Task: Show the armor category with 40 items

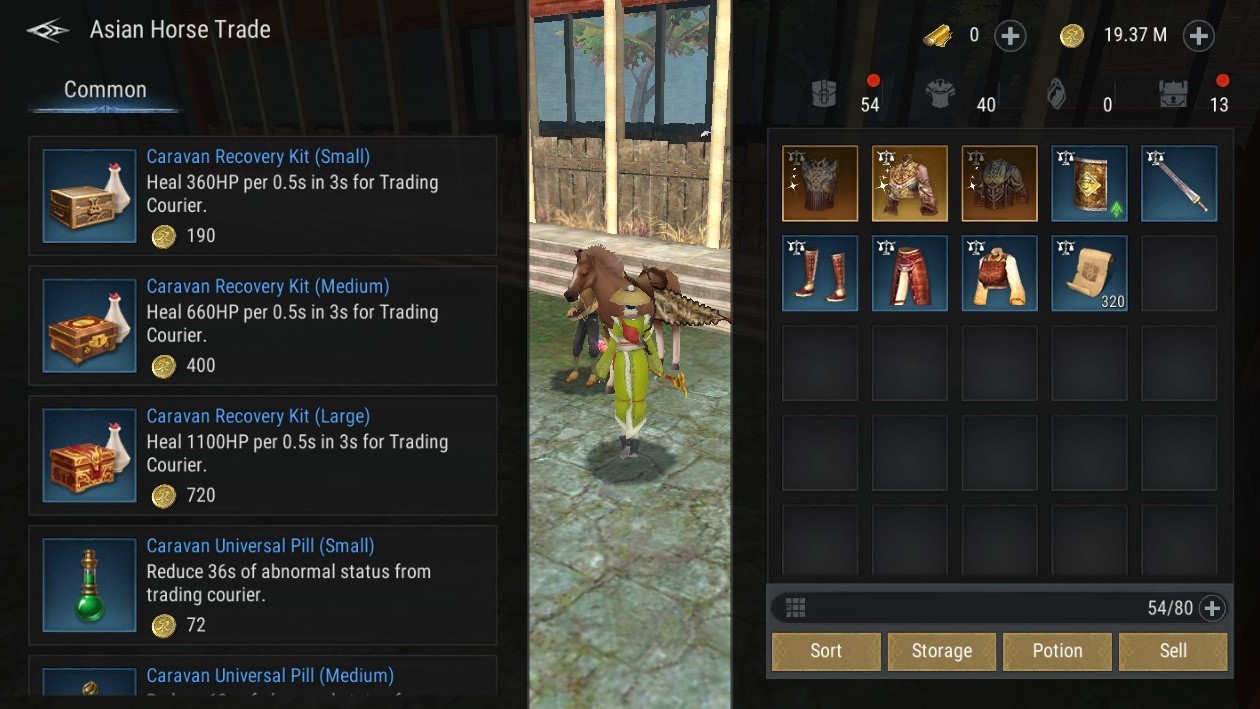Action: click(x=941, y=95)
